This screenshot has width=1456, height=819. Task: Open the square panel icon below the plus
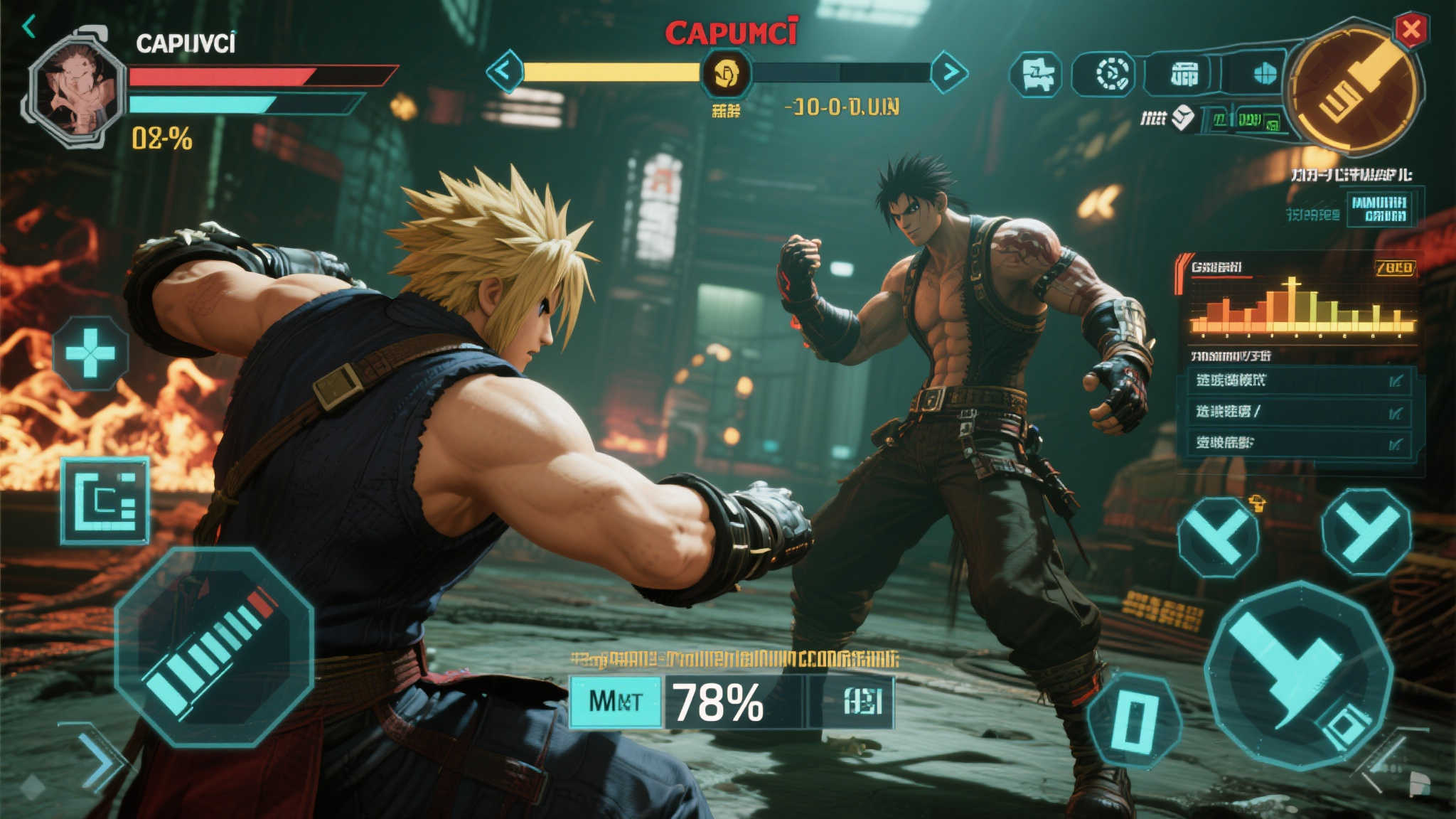coord(105,501)
